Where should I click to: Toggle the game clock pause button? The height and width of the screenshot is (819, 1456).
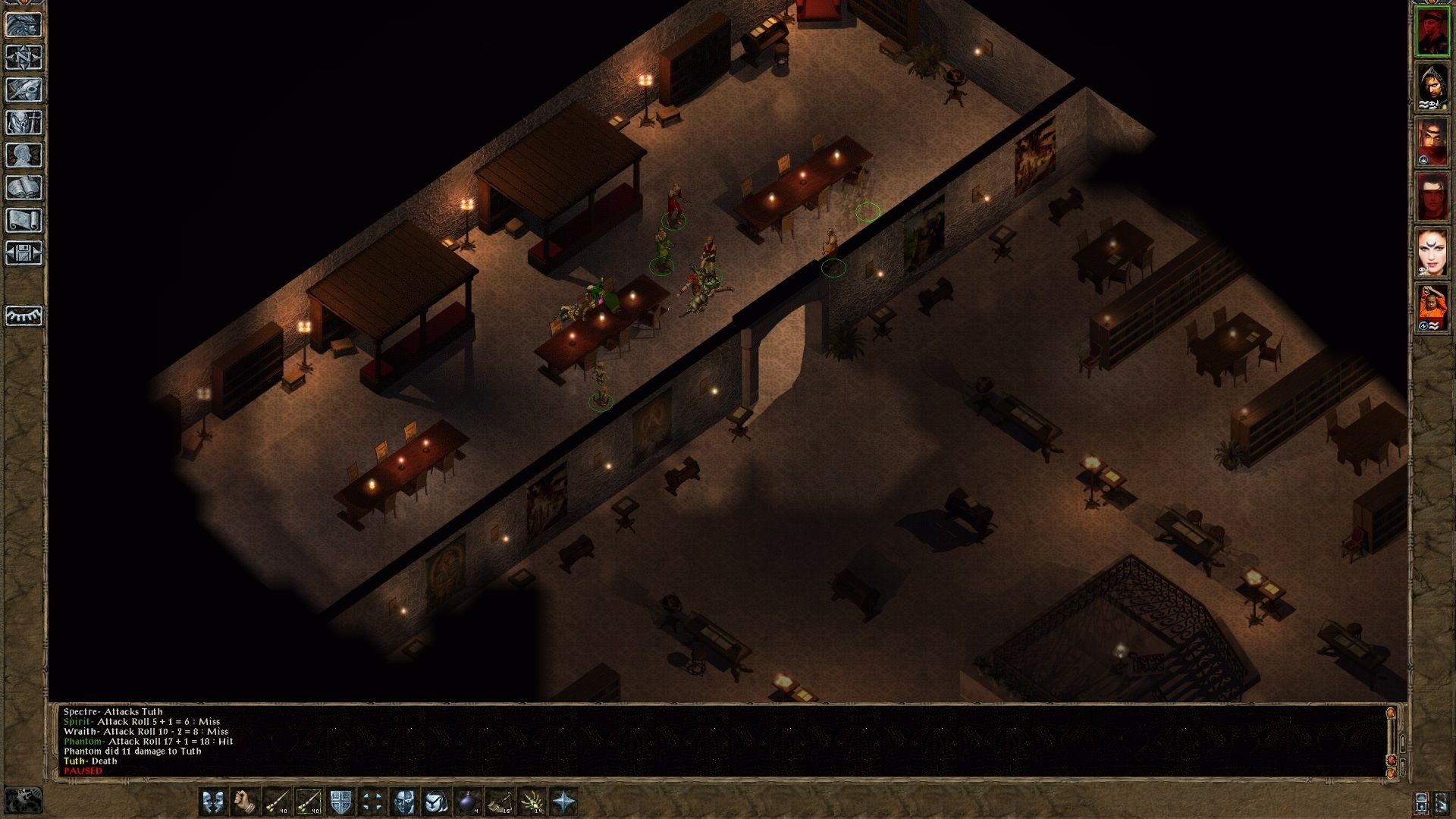pos(23,800)
